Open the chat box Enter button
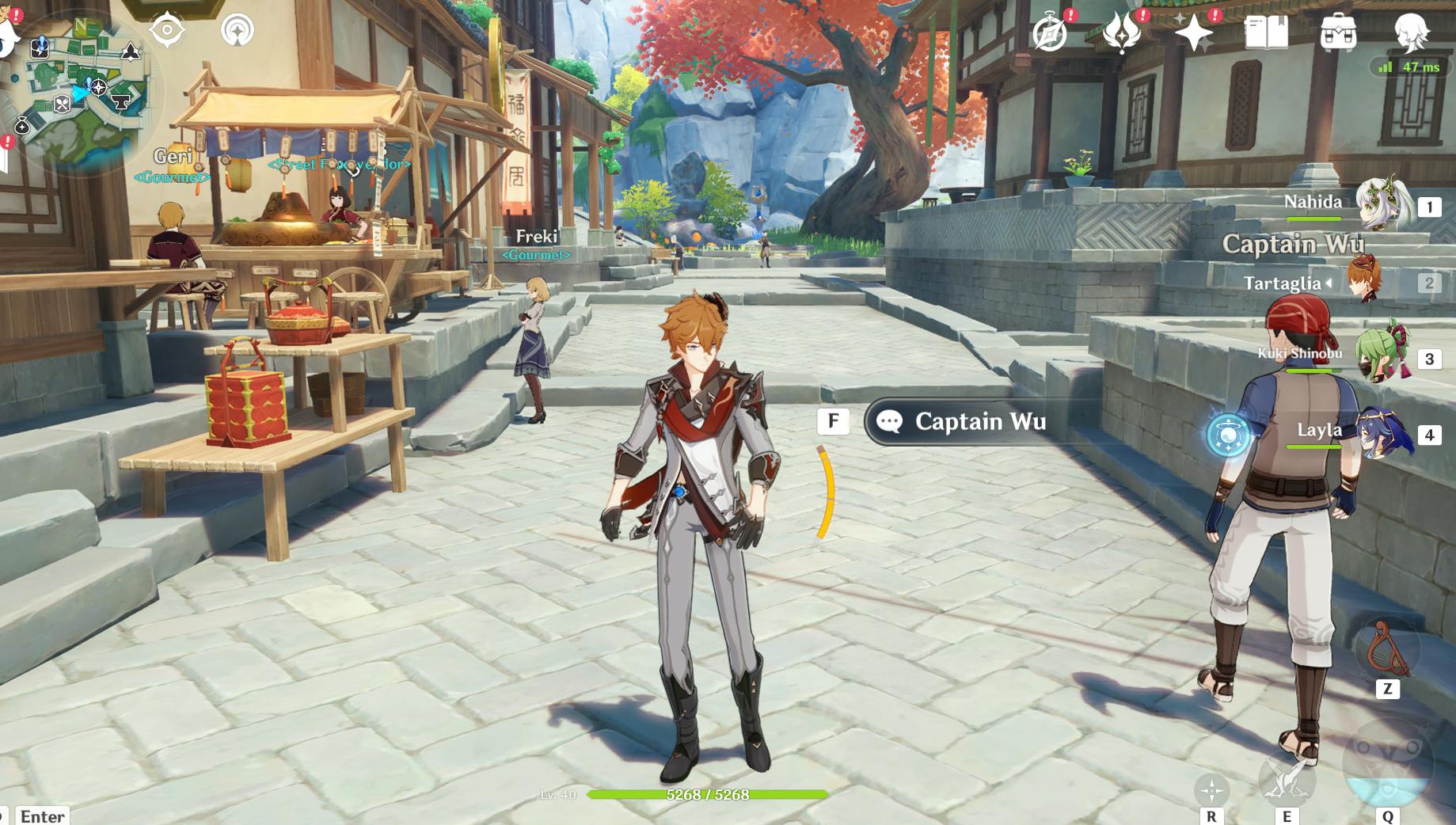 pos(41,815)
